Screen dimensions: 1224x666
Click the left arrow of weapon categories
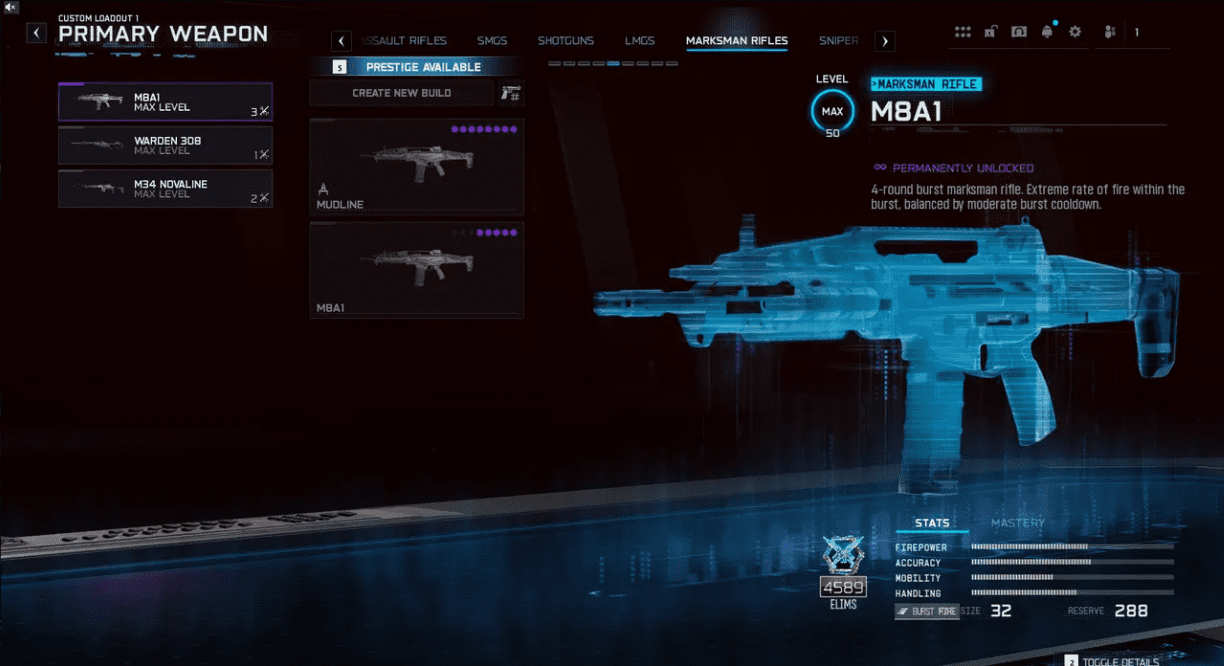(x=341, y=41)
